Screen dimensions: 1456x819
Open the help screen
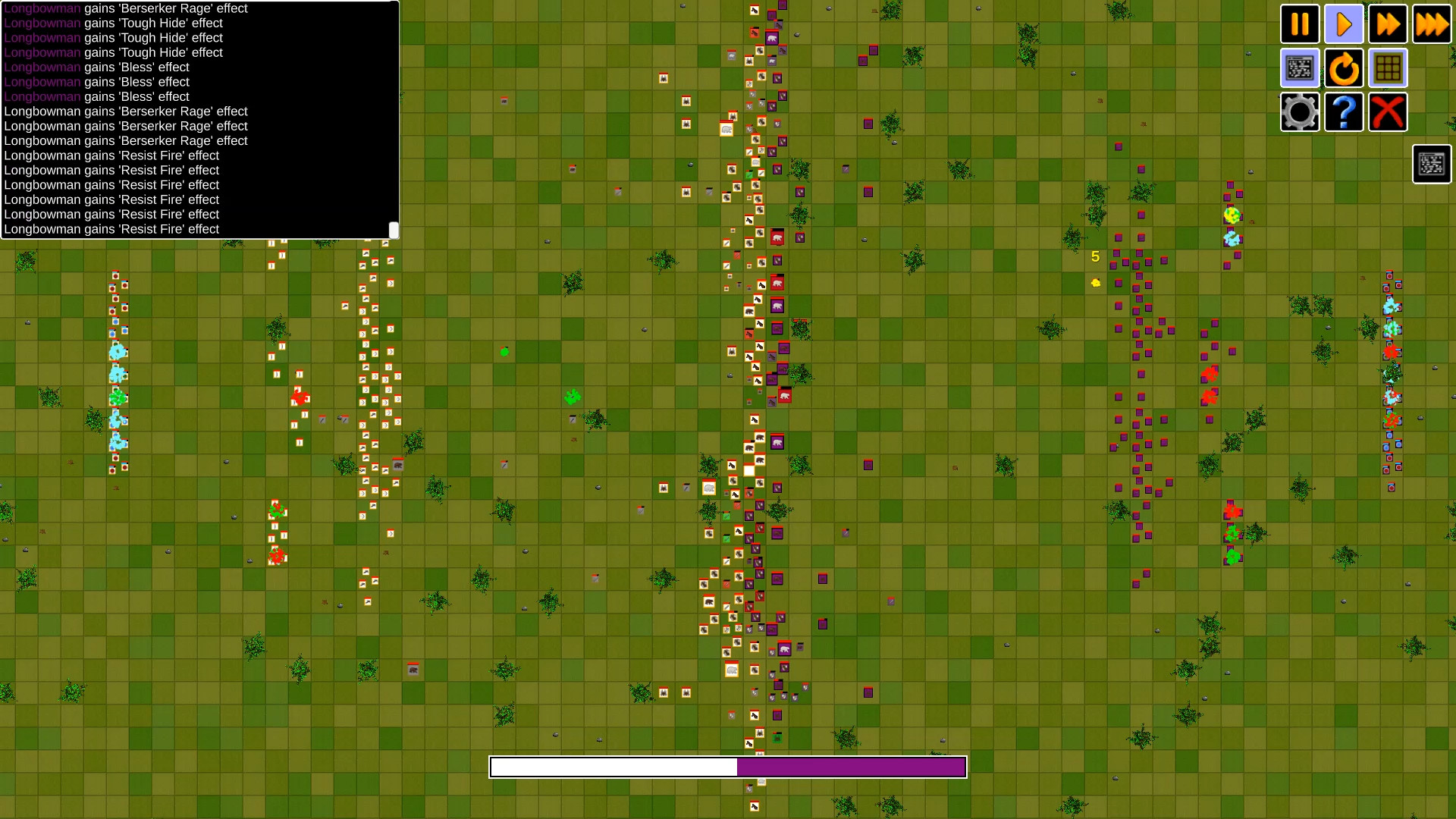[1344, 111]
